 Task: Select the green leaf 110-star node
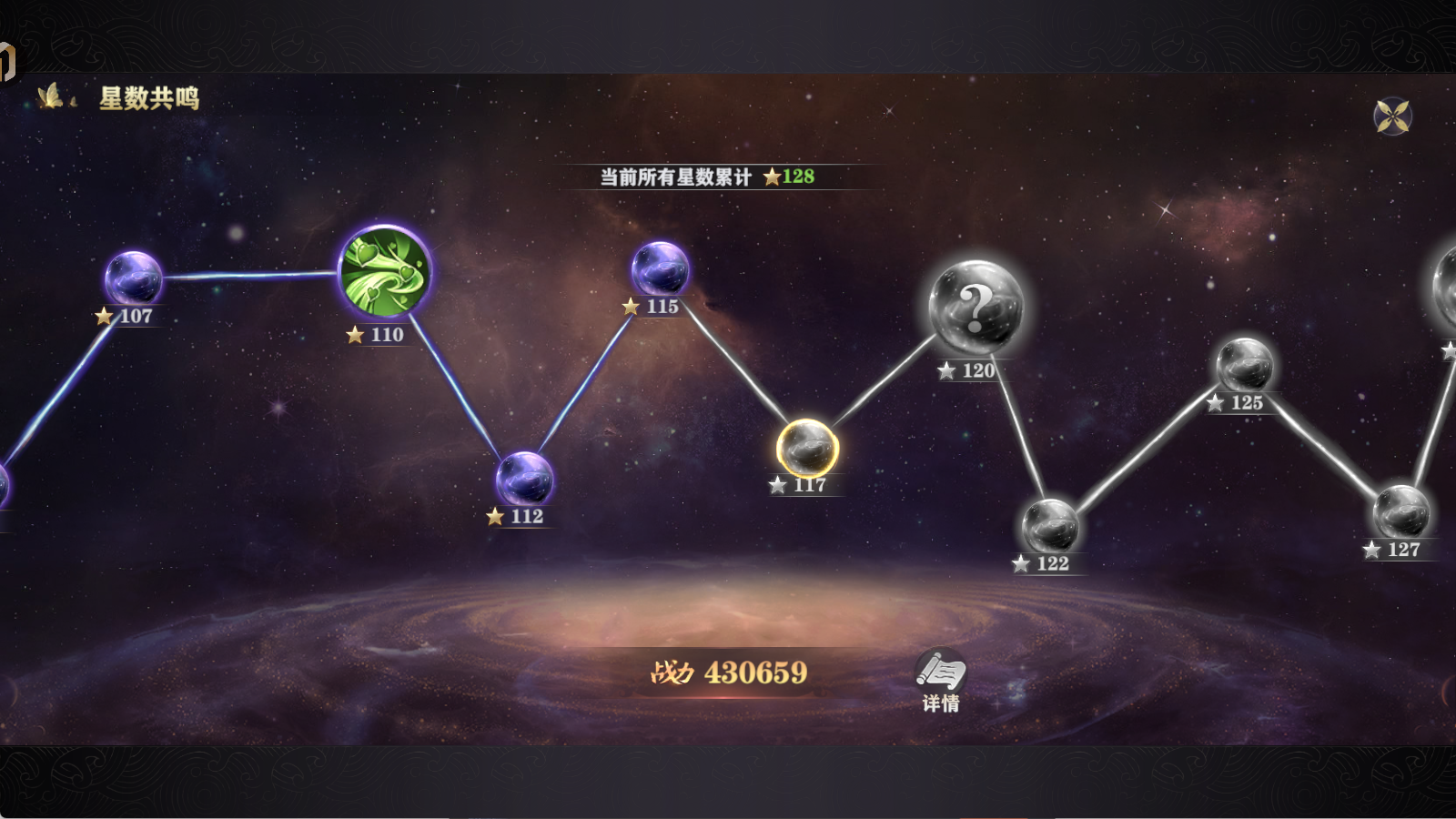click(x=385, y=271)
